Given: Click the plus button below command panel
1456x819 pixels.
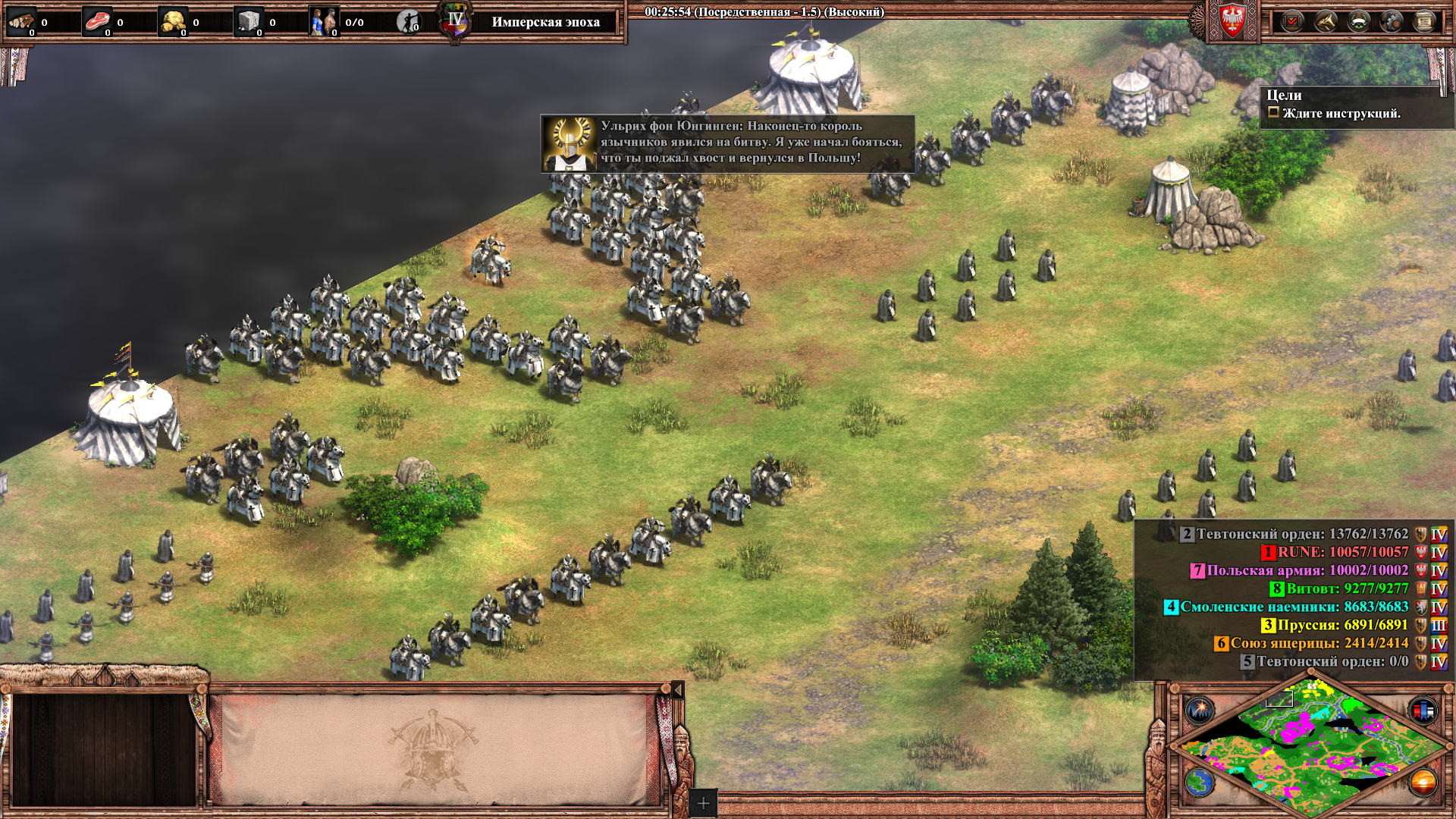Looking at the screenshot, I should (x=703, y=803).
